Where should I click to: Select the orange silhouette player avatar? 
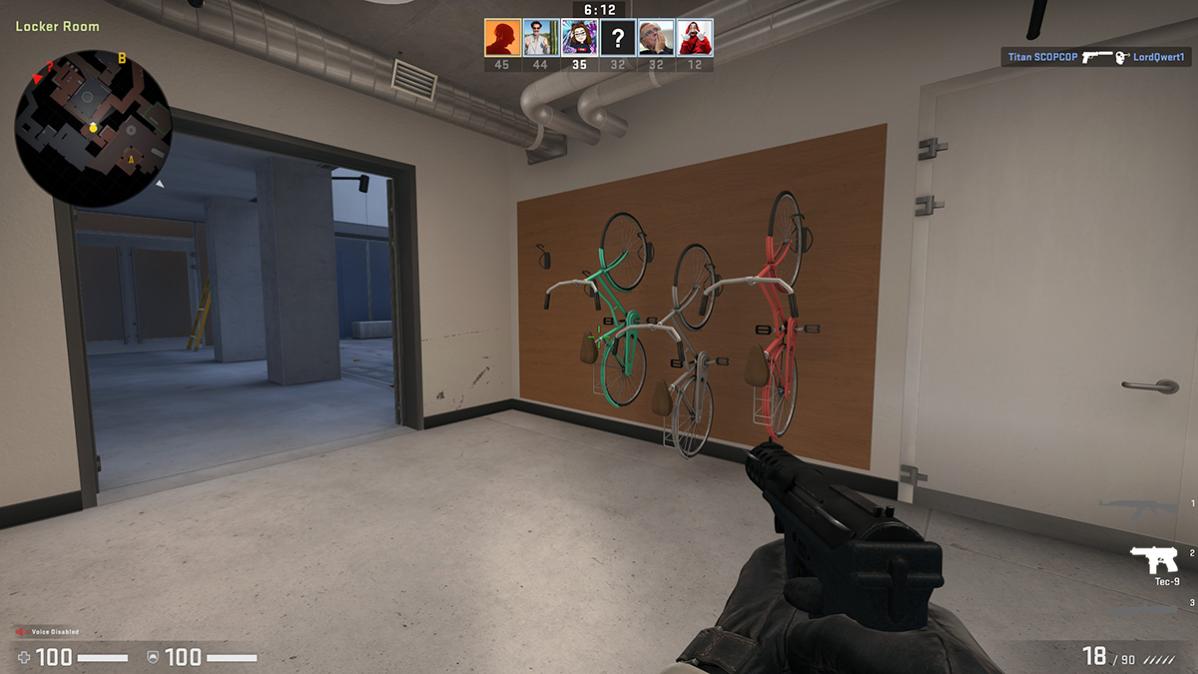pos(503,38)
